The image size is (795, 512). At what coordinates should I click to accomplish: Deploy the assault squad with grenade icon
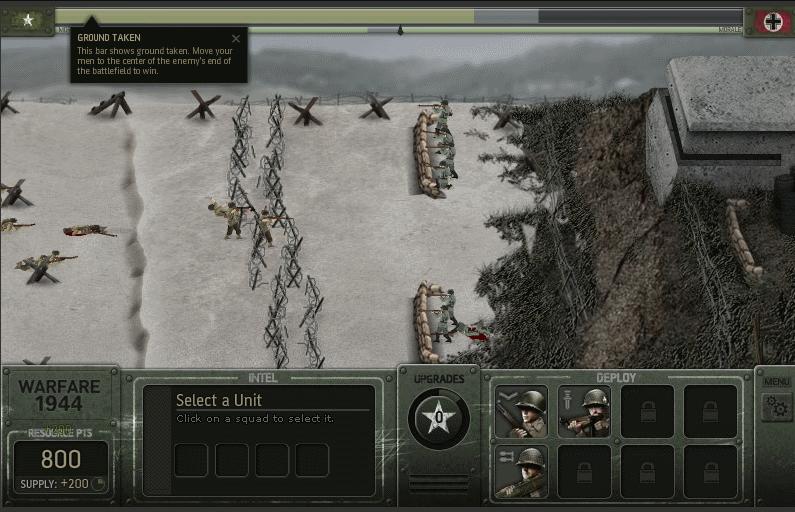(x=584, y=412)
